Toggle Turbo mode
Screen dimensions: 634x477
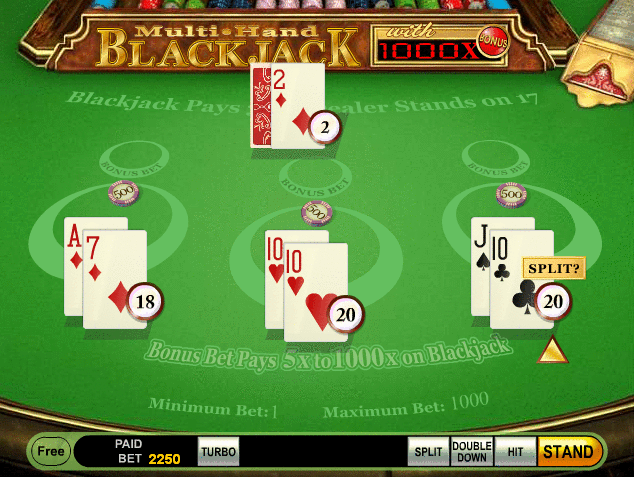tap(218, 451)
